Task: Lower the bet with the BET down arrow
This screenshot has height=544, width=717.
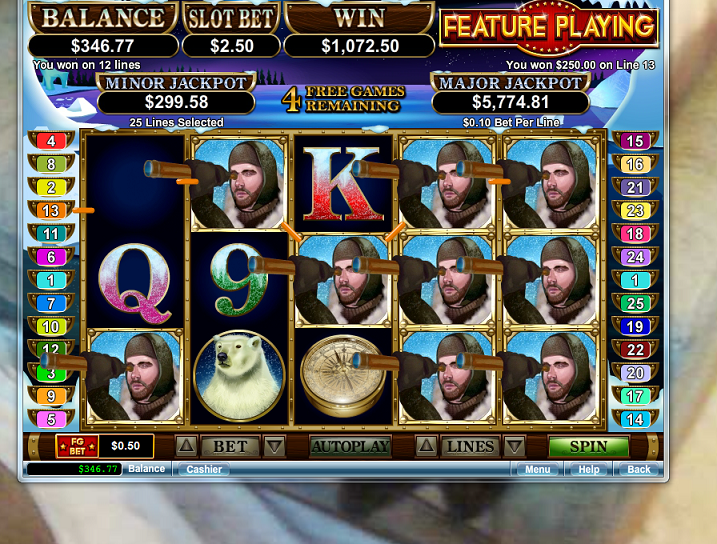Action: pyautogui.click(x=274, y=446)
